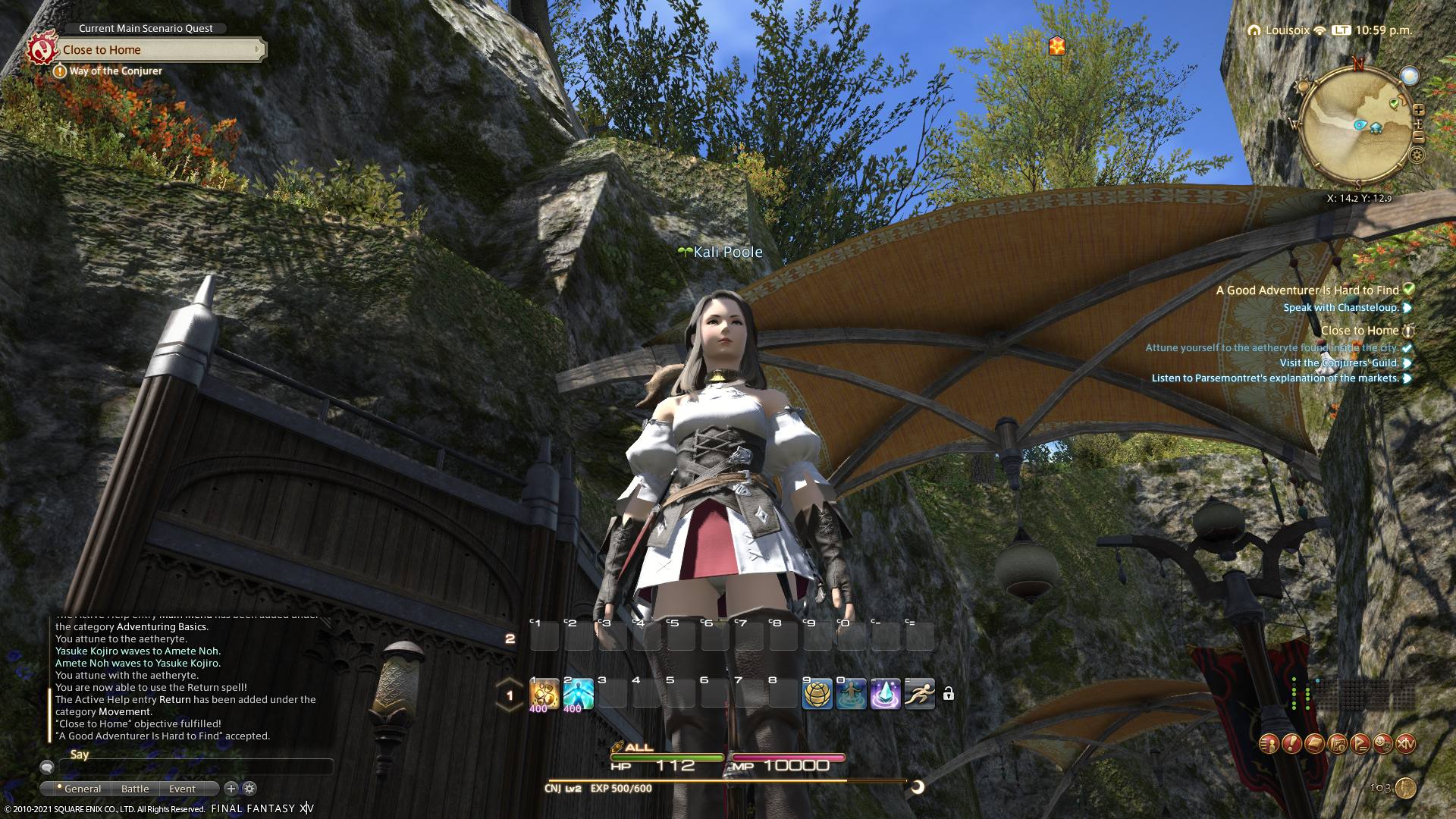Activate the Sprint running-figure icon
Screen dimensions: 1456x819
pos(919,694)
